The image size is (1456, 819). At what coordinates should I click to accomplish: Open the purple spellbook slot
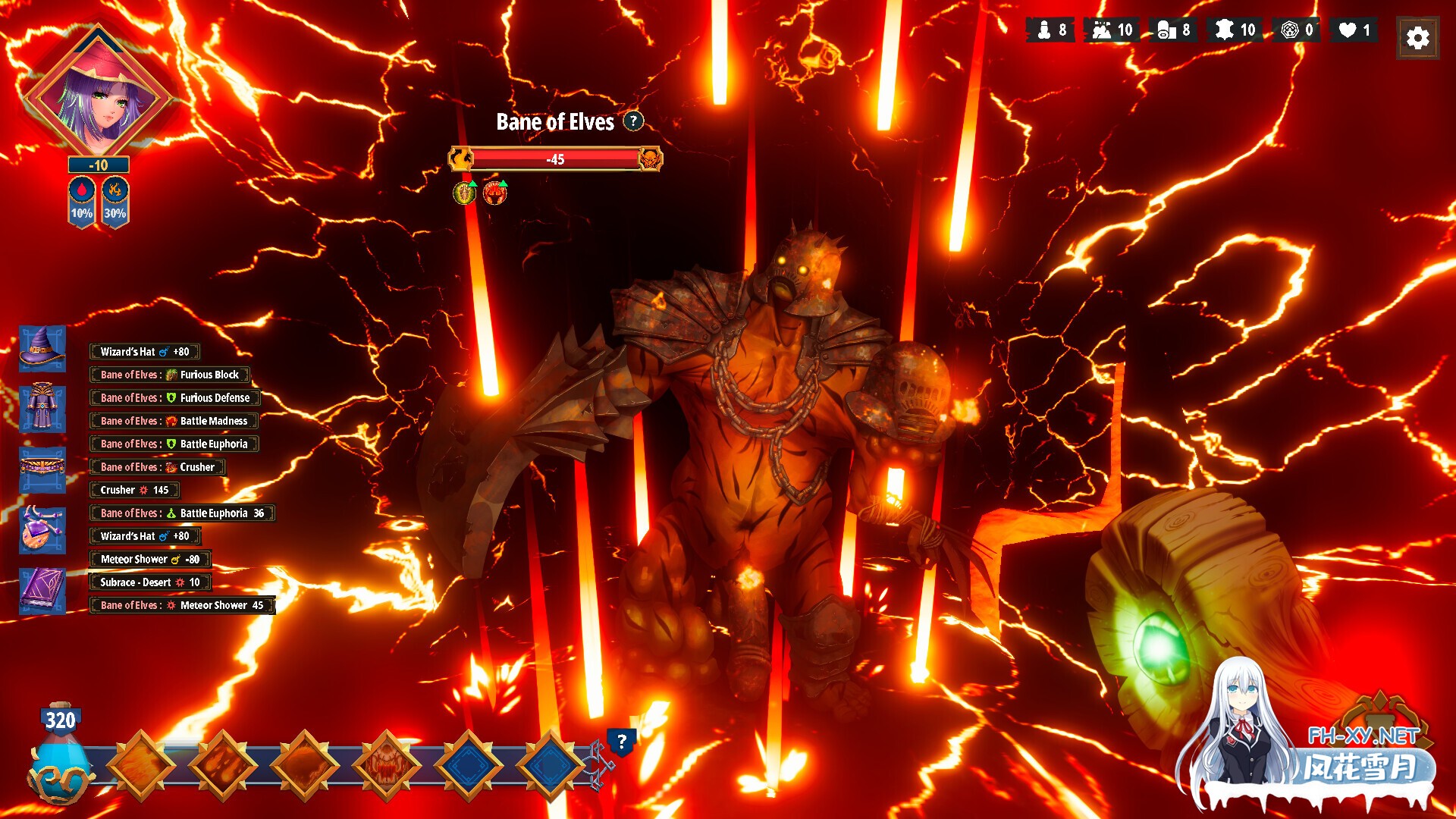tap(42, 590)
